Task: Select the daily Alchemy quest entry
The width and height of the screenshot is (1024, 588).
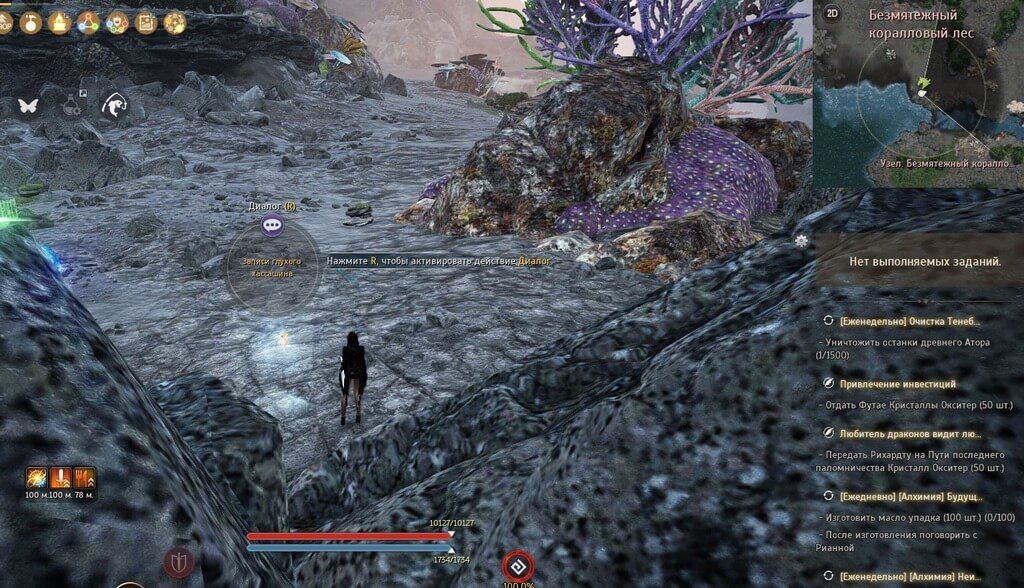Action: coord(911,496)
